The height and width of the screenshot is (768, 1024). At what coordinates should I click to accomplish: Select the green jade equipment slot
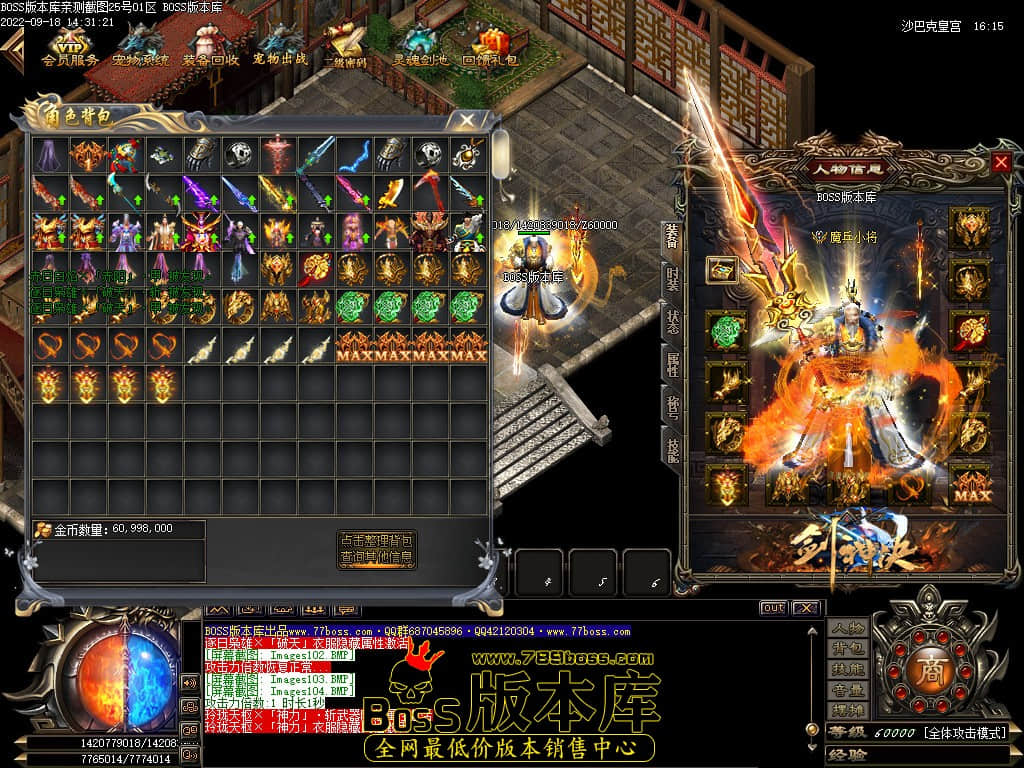[x=727, y=330]
